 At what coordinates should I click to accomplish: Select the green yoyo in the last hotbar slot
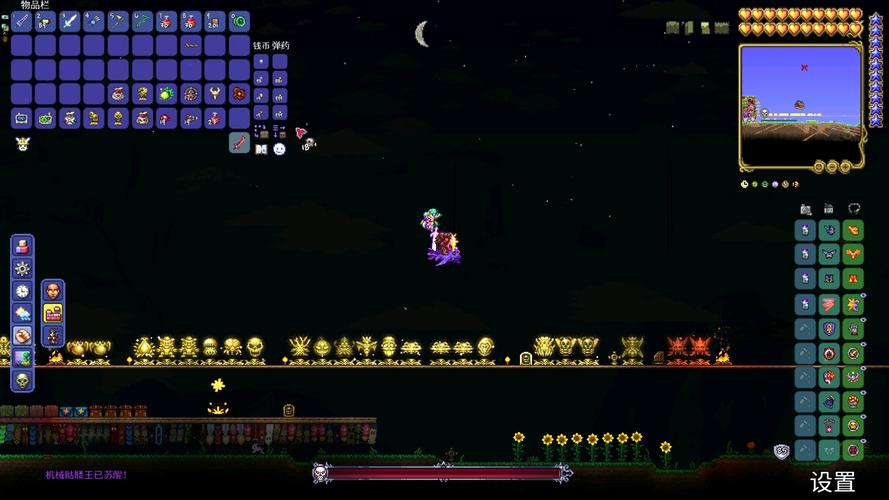(x=239, y=20)
